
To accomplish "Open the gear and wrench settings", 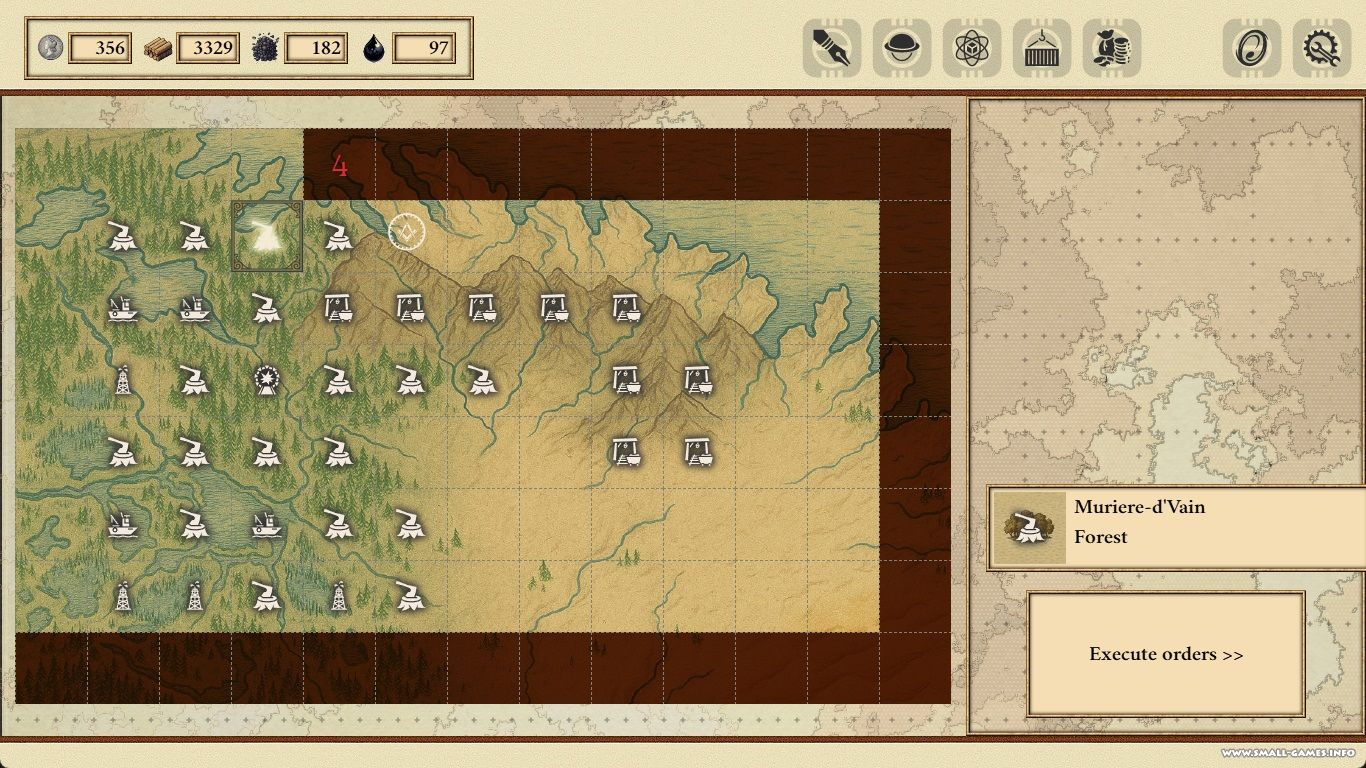I will (1322, 48).
